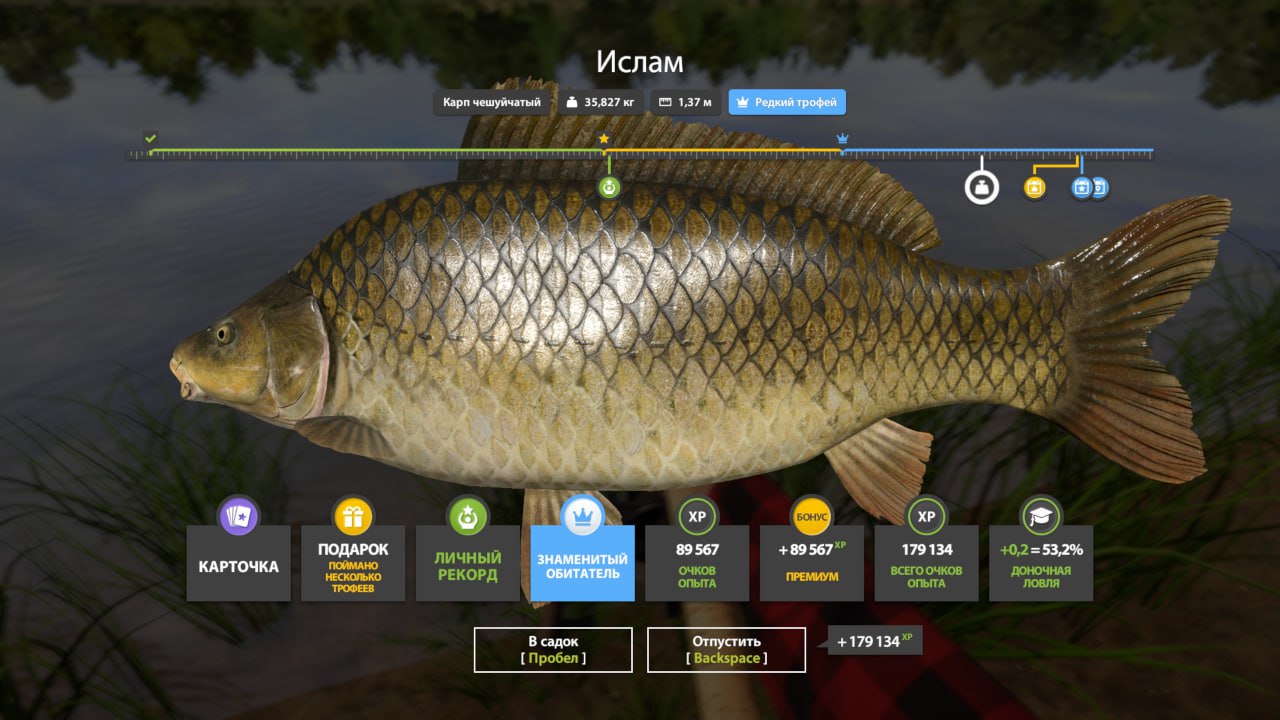Click the Доночная ловля skill tile

click(x=1040, y=564)
